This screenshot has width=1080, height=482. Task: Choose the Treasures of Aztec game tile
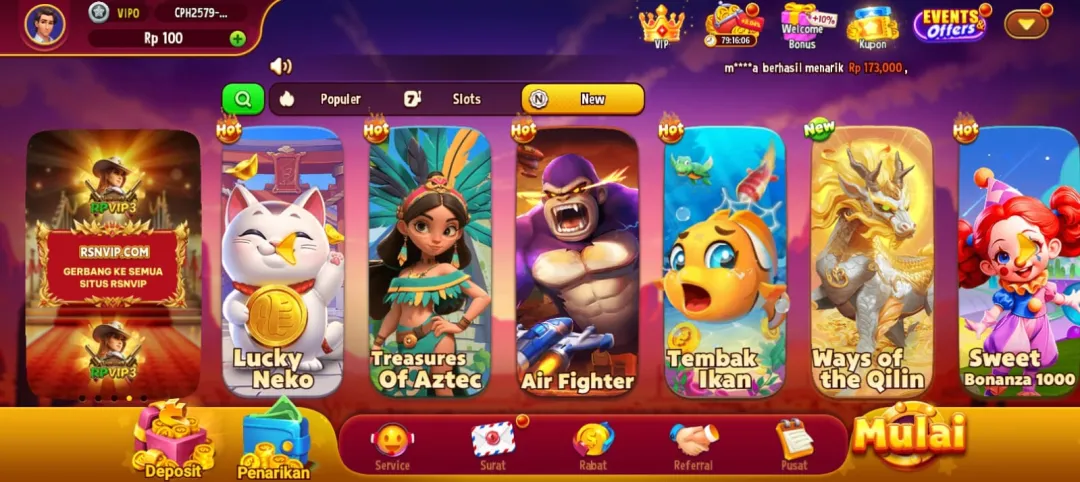[429, 262]
